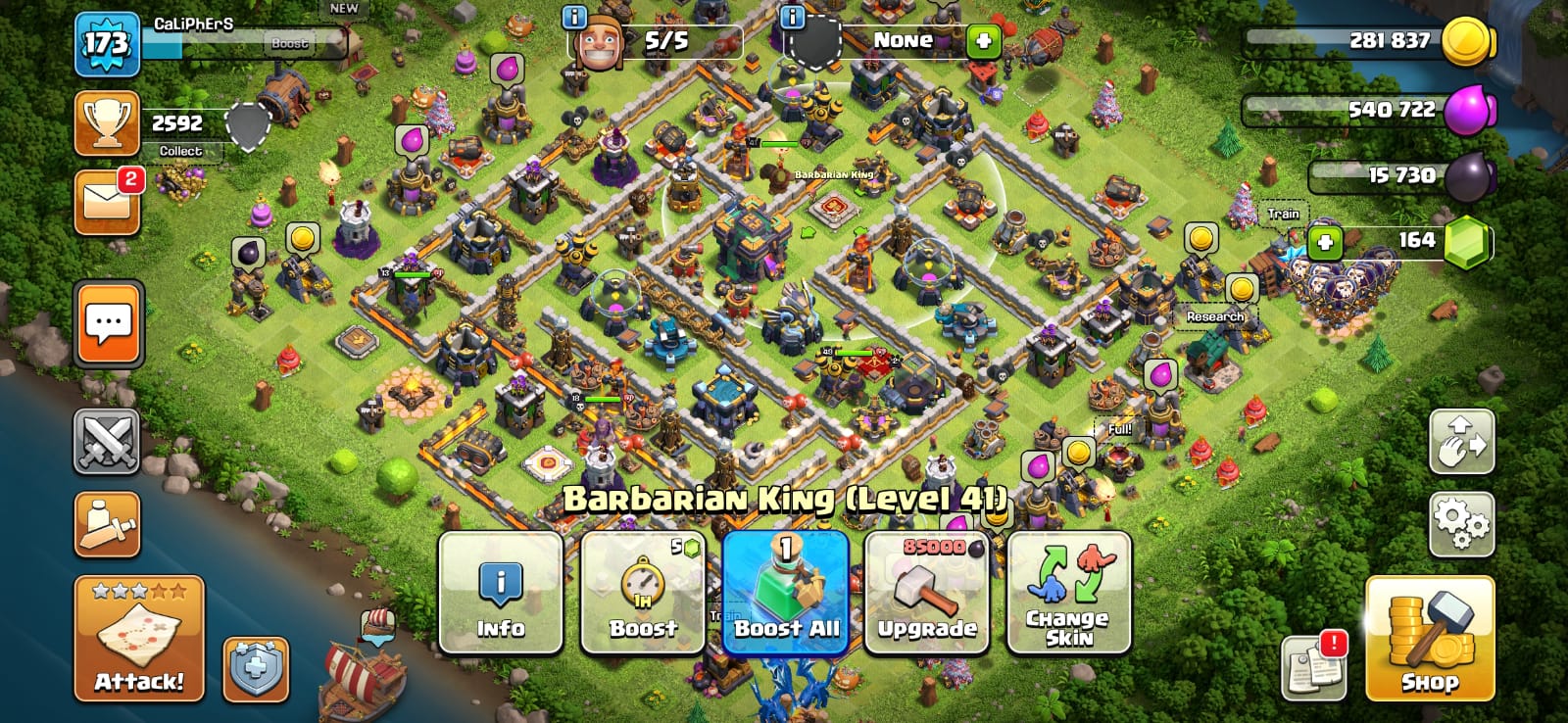The image size is (1568, 723).
Task: Open the news paper with red alert
Action: (1312, 667)
